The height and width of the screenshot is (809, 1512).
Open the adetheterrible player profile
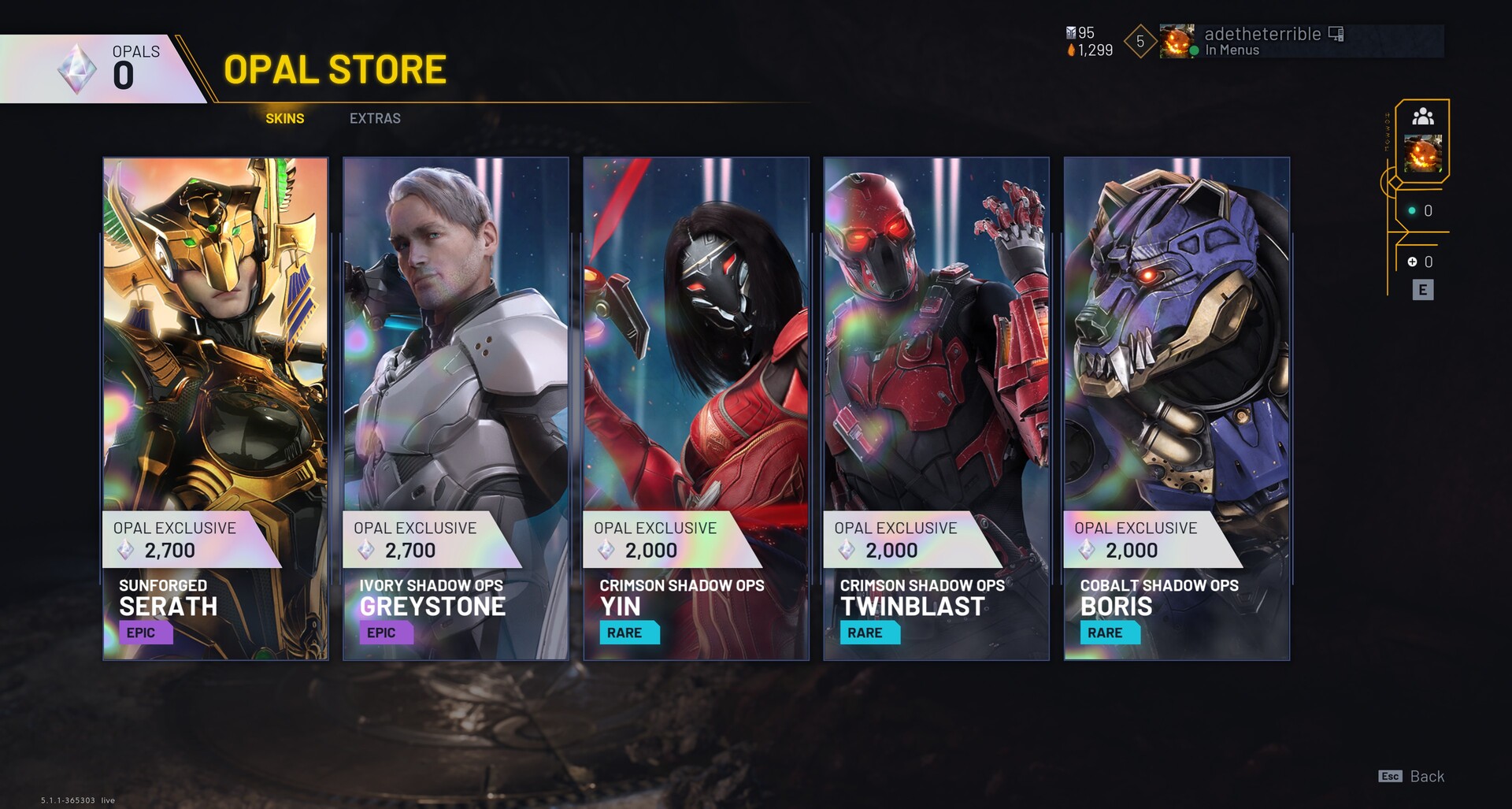pos(1262,41)
